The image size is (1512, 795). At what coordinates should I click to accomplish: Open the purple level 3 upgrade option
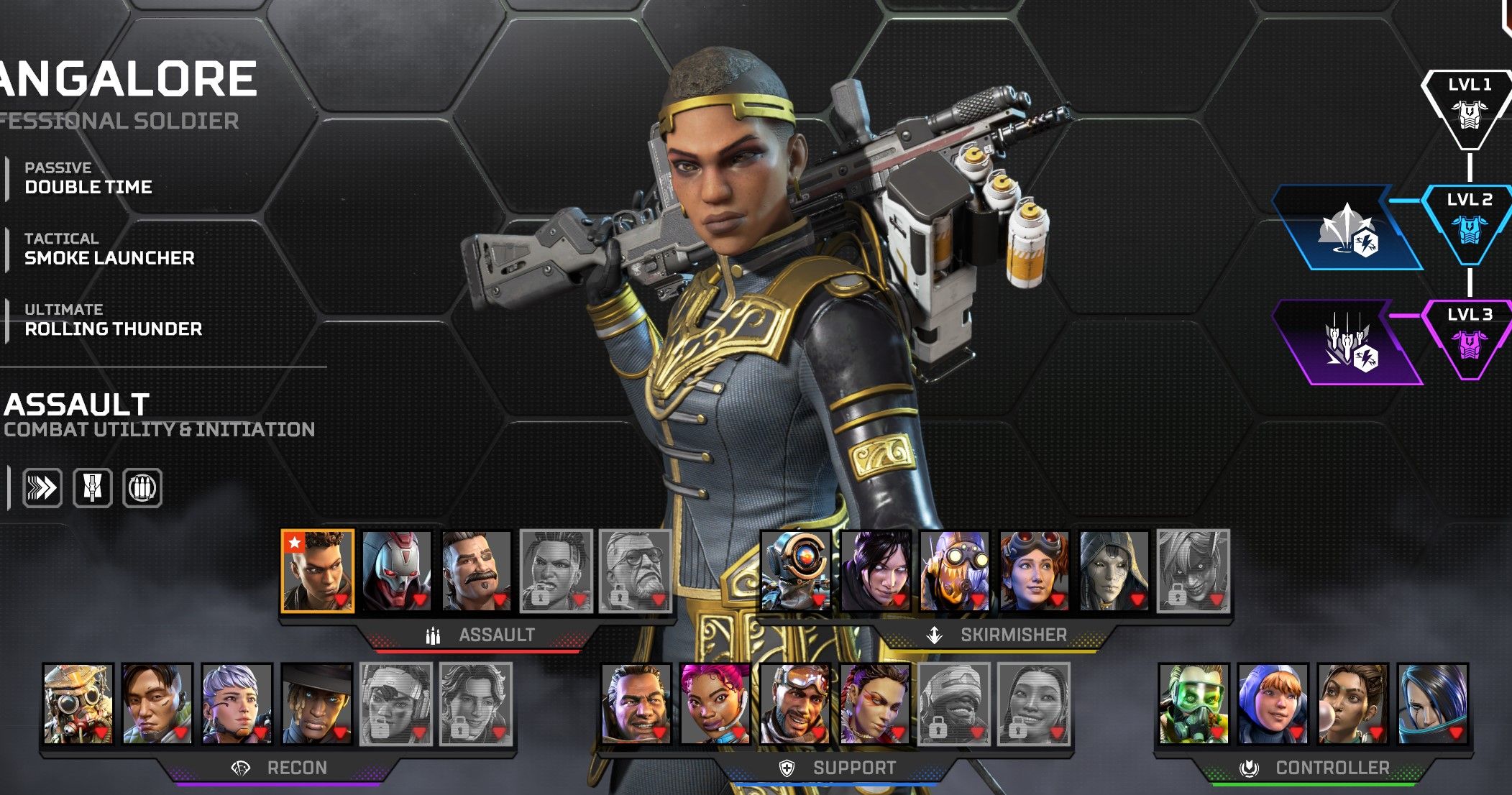[x=1347, y=344]
